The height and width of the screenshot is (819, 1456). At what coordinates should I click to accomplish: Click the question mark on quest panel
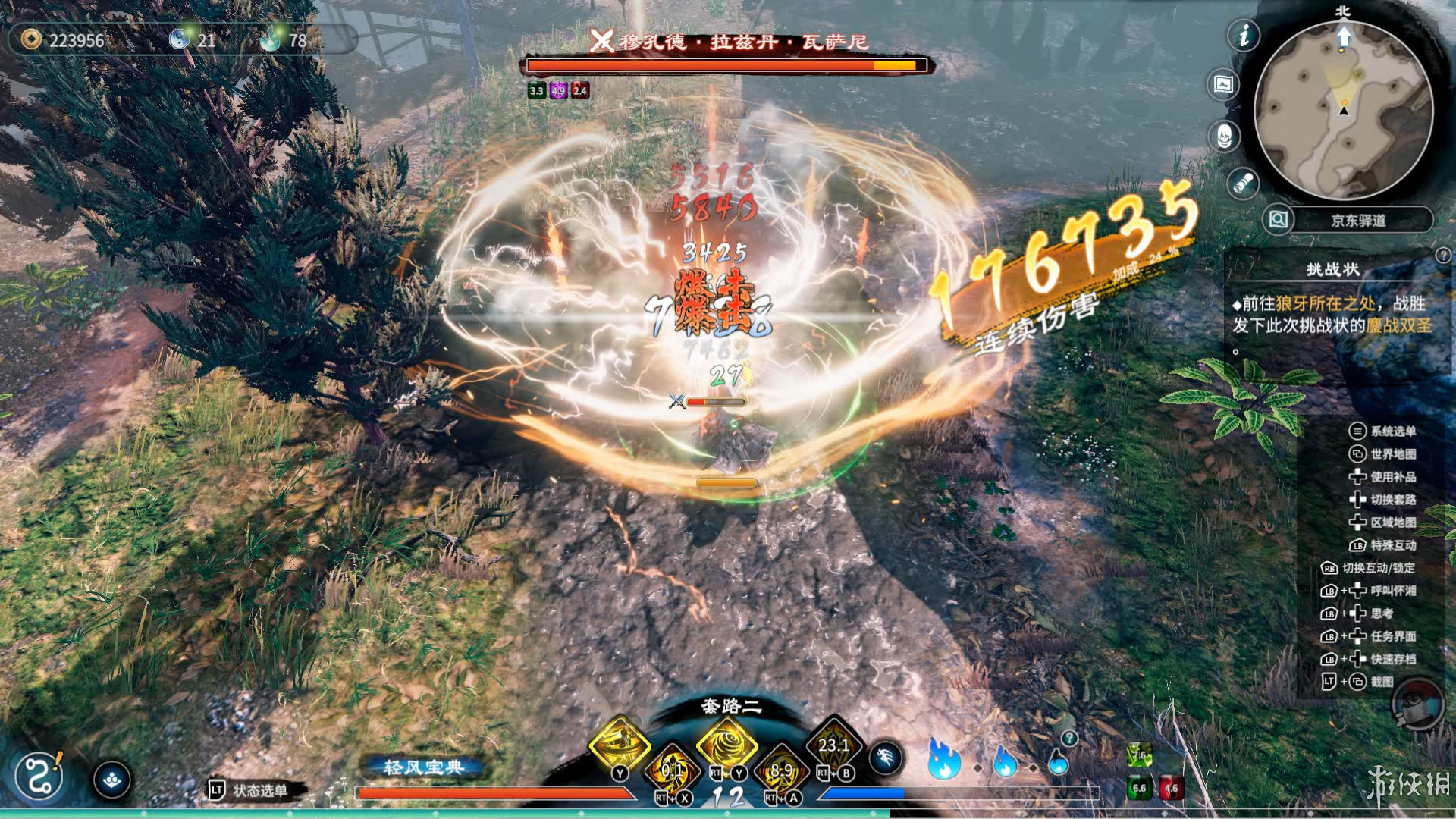pos(1442,256)
